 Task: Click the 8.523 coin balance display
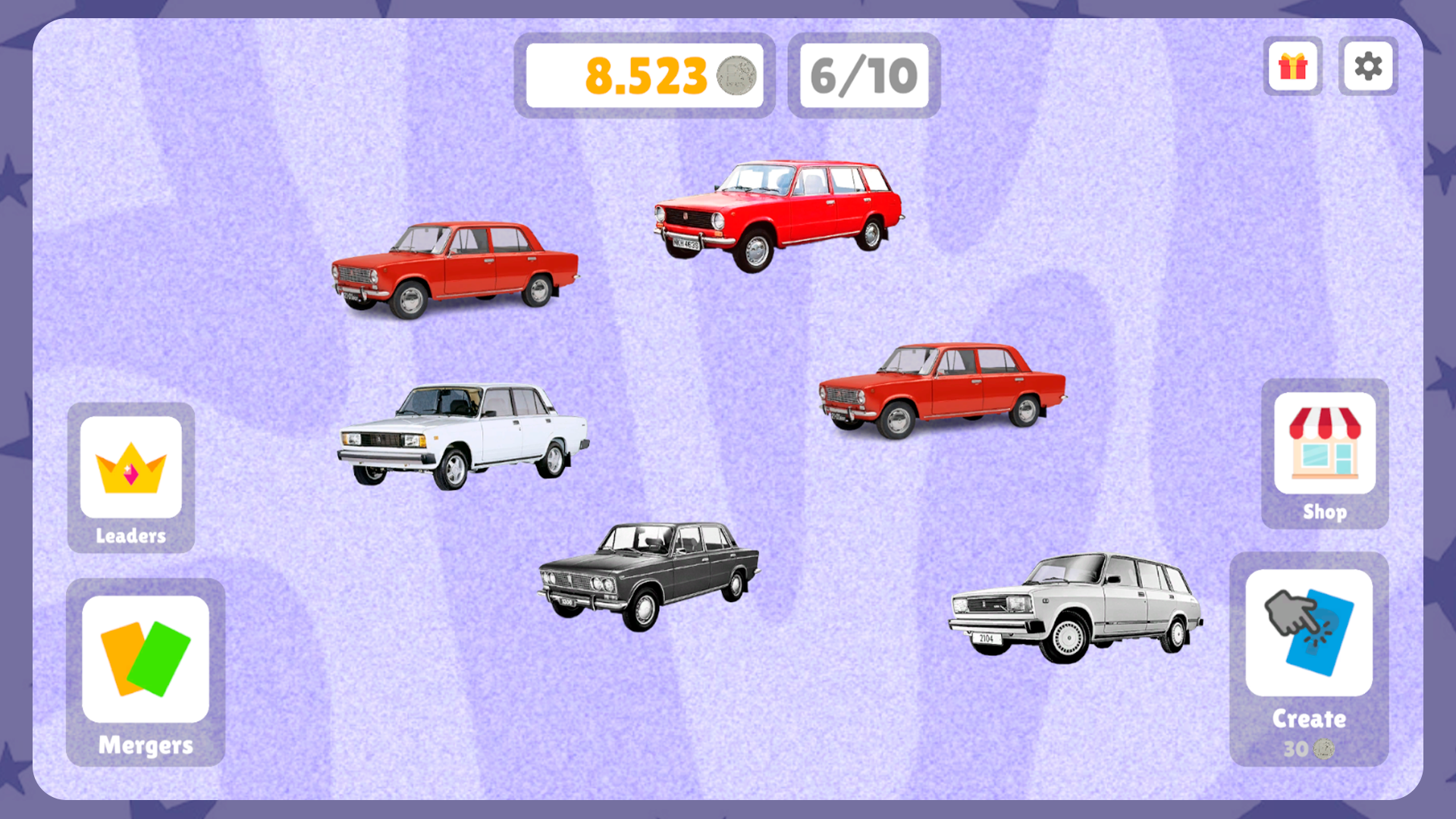645,75
